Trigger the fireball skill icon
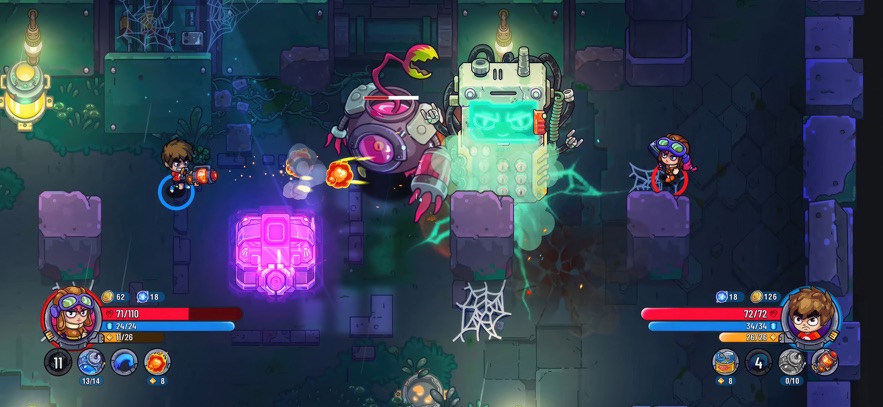This screenshot has width=883, height=407. click(x=157, y=362)
